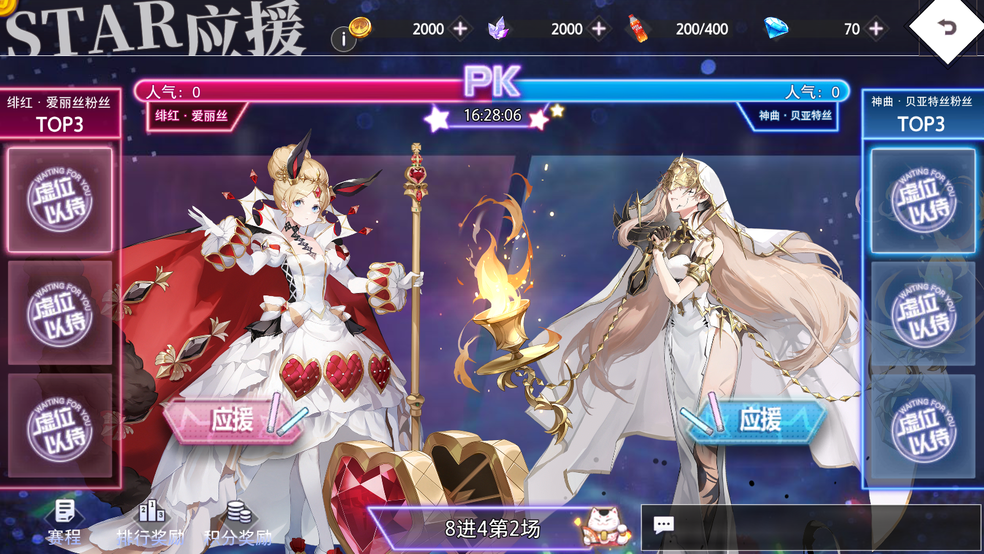Cheer for Beatrice with blue 应援 button
The image size is (984, 554).
coord(758,420)
